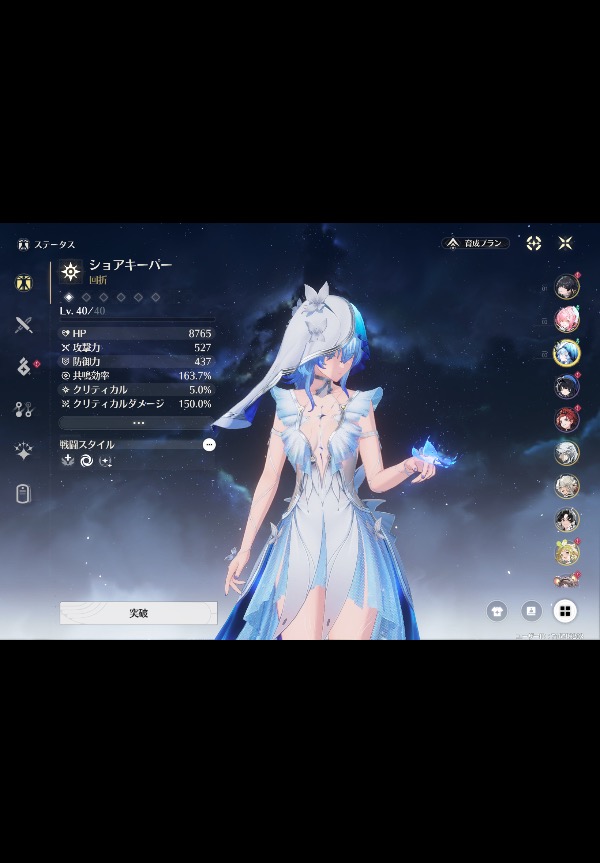Select the pink-haired character portrait
Image resolution: width=600 pixels, height=863 pixels.
pos(567,319)
